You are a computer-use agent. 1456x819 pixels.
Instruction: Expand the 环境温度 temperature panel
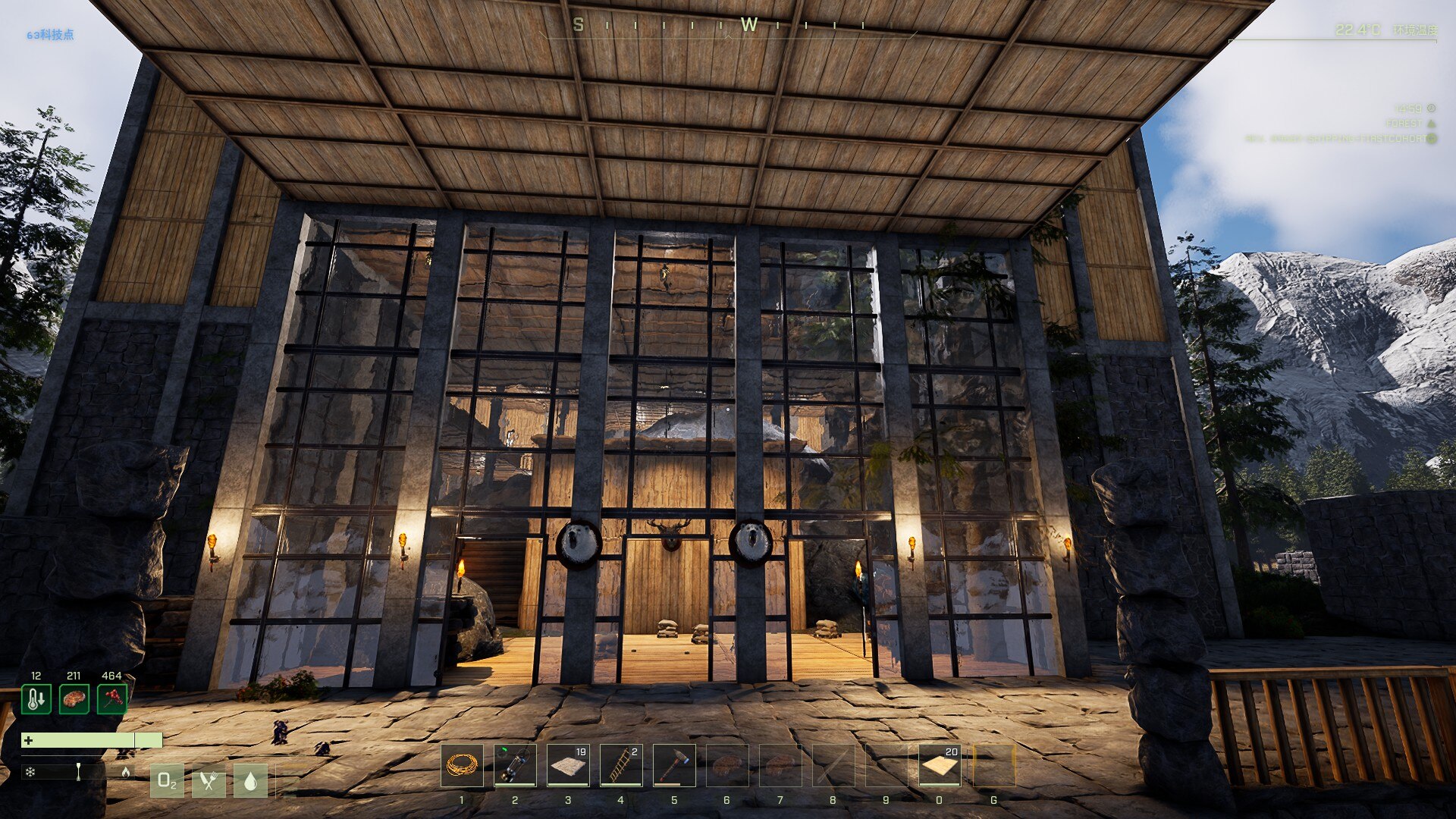pos(1417,30)
